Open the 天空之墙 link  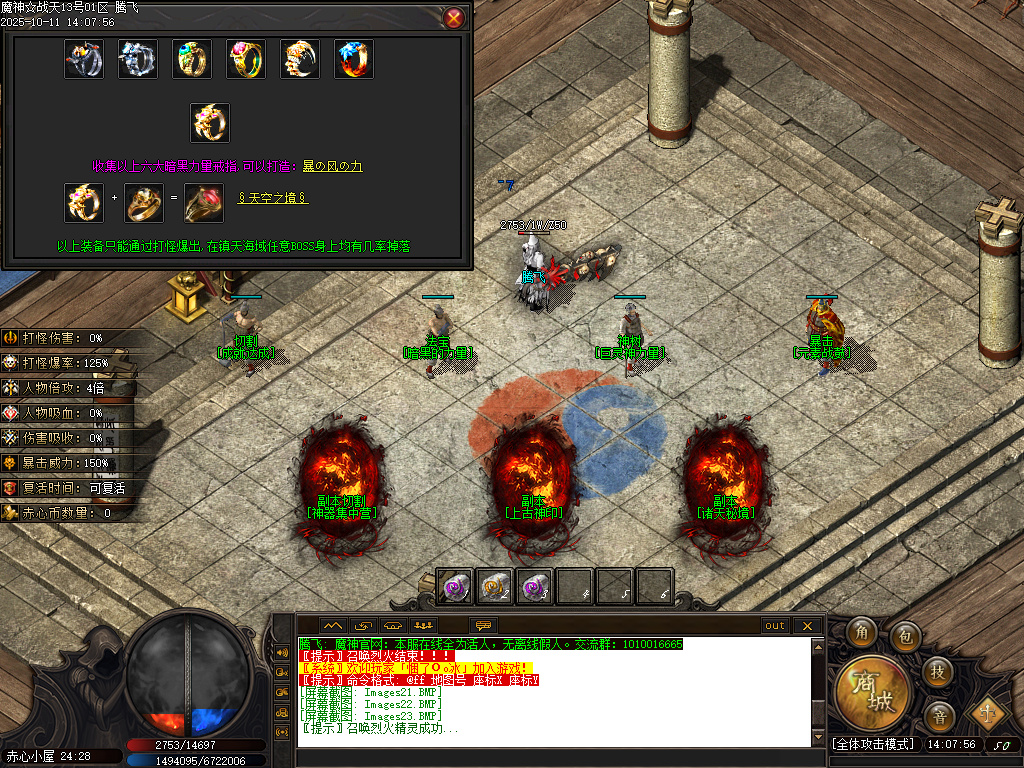(273, 199)
